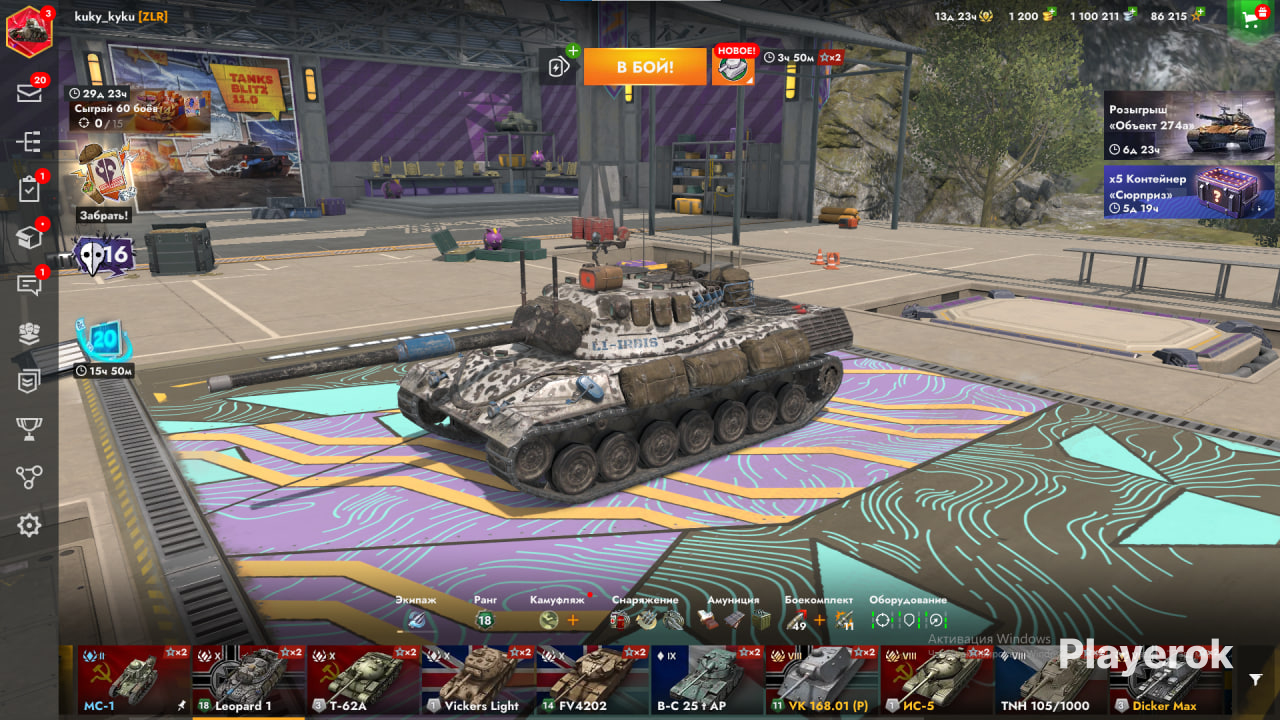This screenshot has width=1280, height=720.
Task: Add a camouflage under Камуфляж
Action: tap(573, 620)
